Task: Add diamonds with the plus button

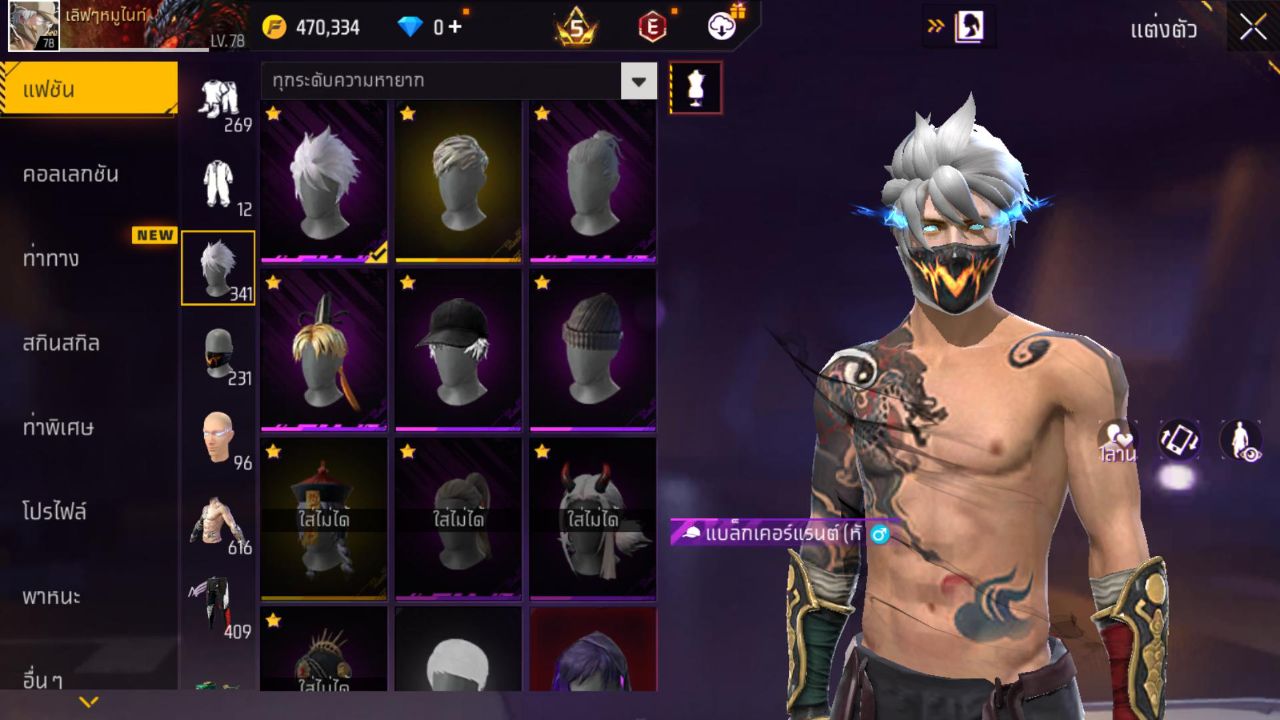Action: [x=455, y=27]
